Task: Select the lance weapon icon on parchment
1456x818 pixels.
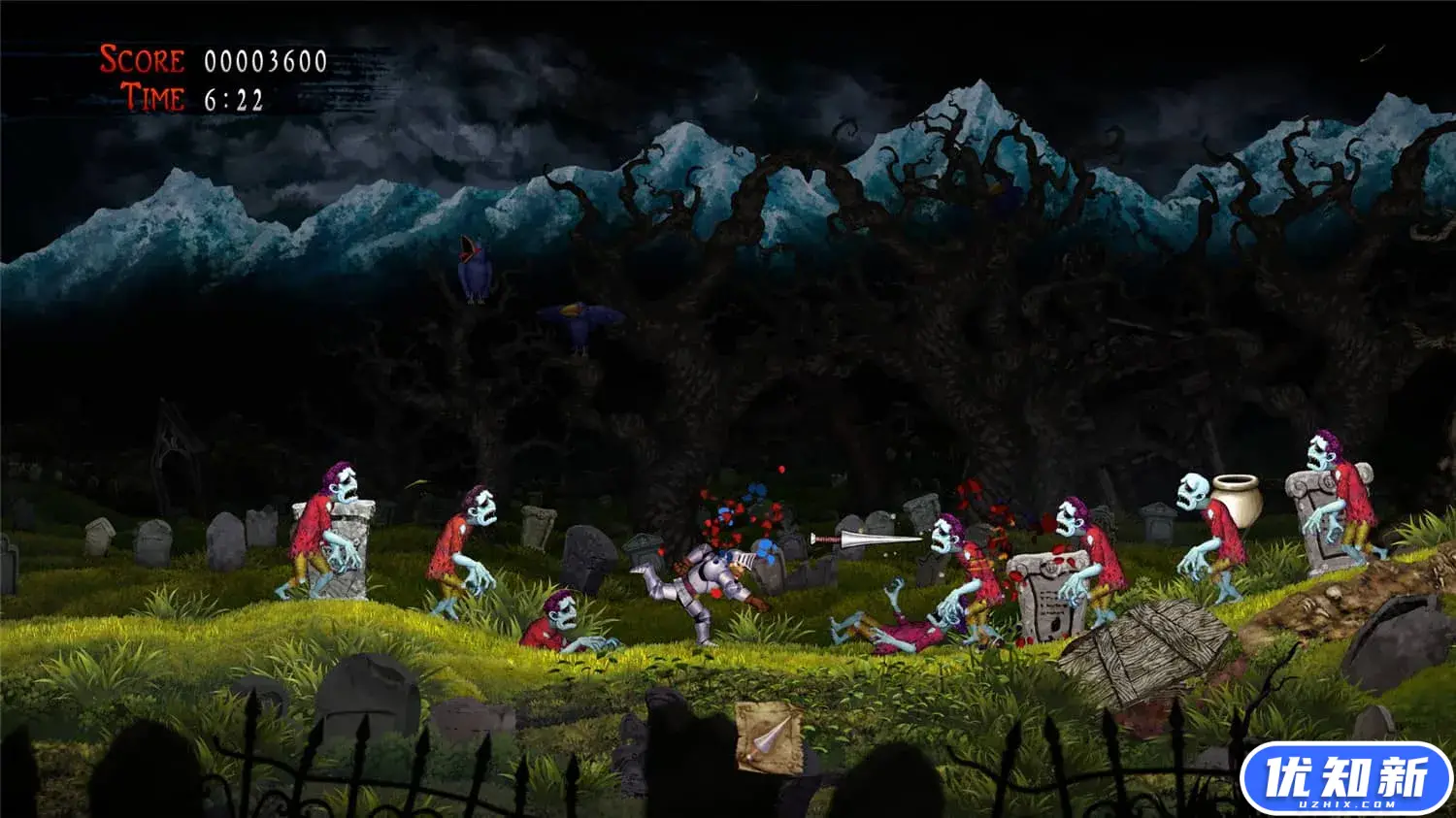Action: point(769,737)
